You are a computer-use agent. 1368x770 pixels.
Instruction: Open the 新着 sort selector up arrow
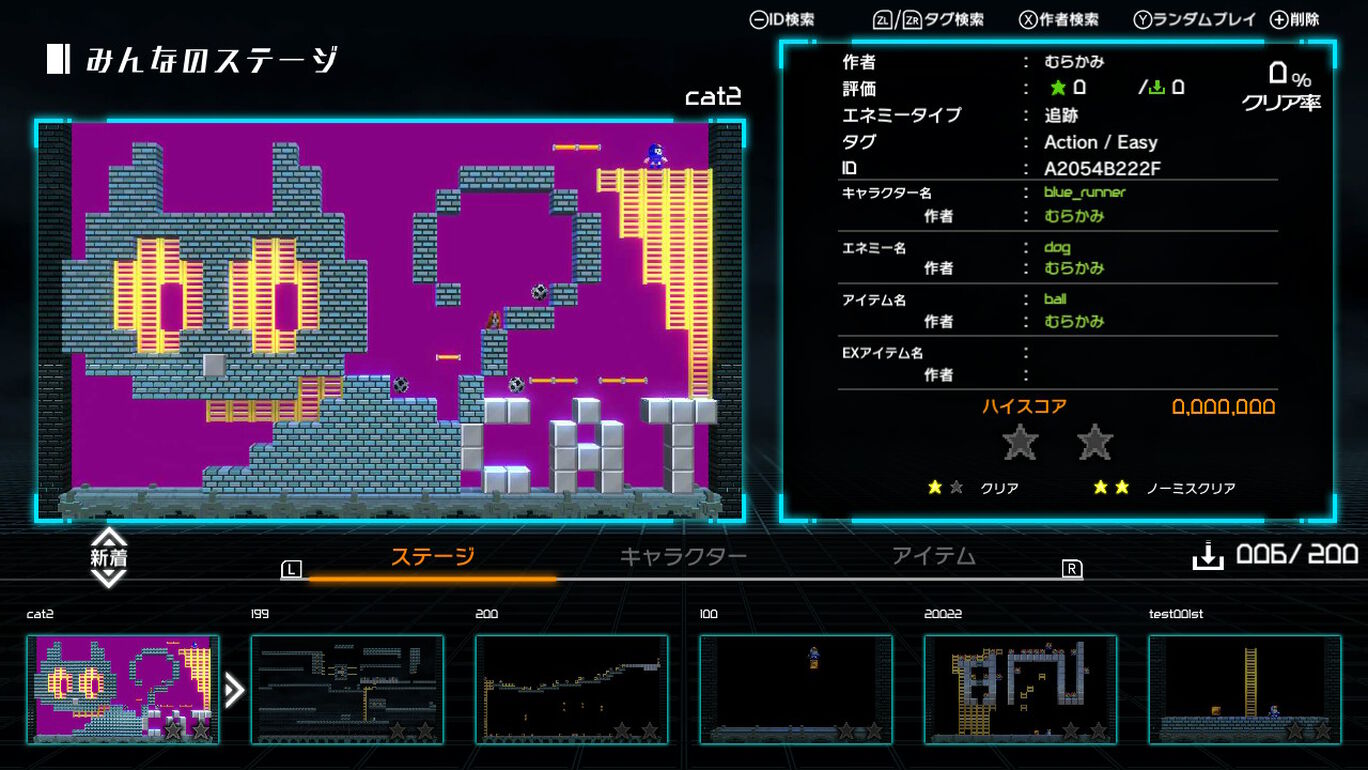[x=110, y=541]
